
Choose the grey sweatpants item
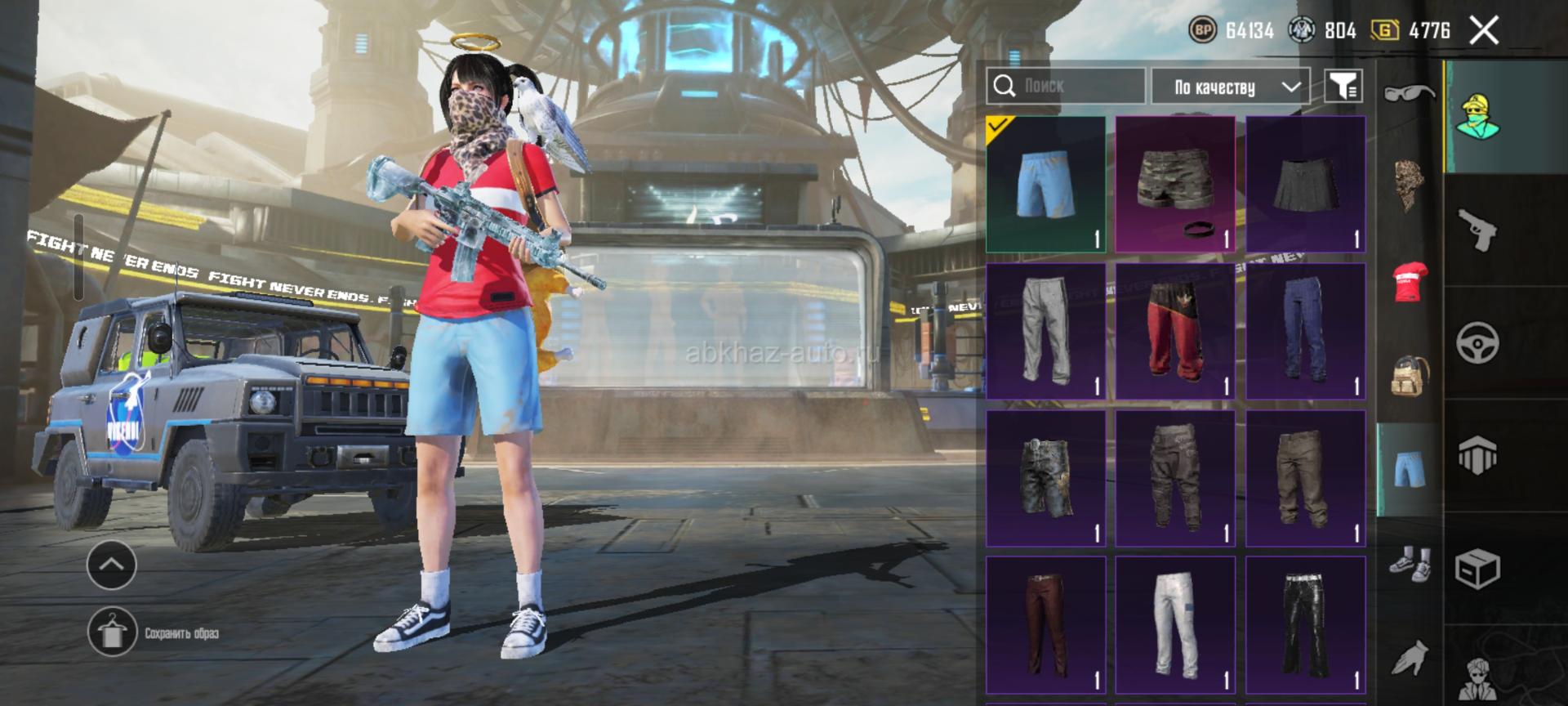[x=1045, y=331]
